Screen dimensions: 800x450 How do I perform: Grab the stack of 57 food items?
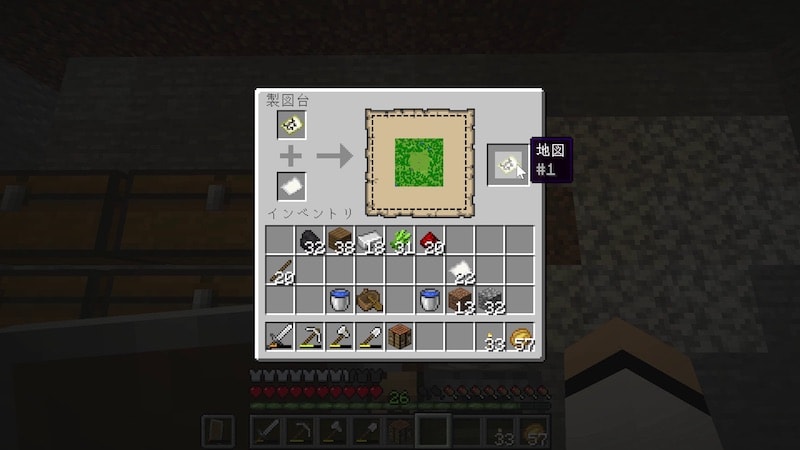(520, 337)
